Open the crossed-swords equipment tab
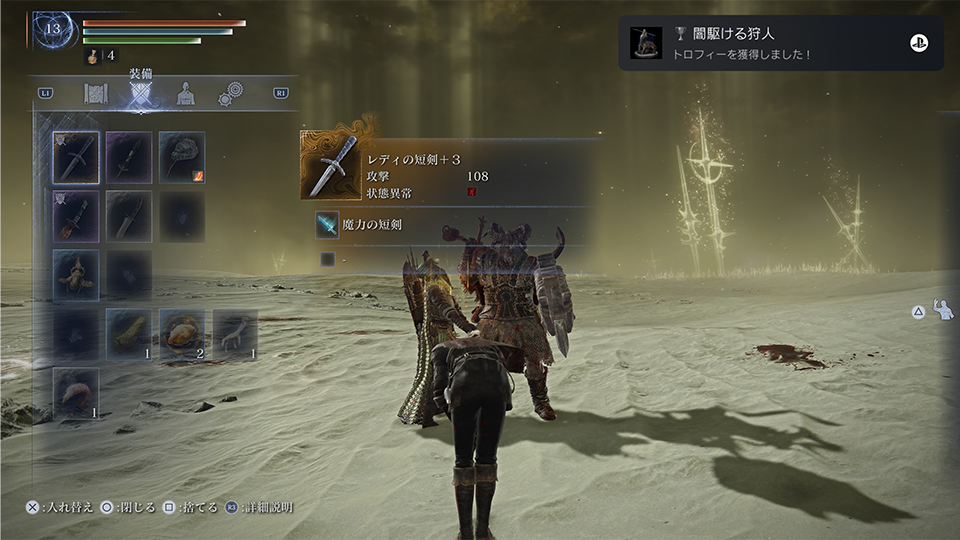Screen dimensions: 960x540 point(140,94)
